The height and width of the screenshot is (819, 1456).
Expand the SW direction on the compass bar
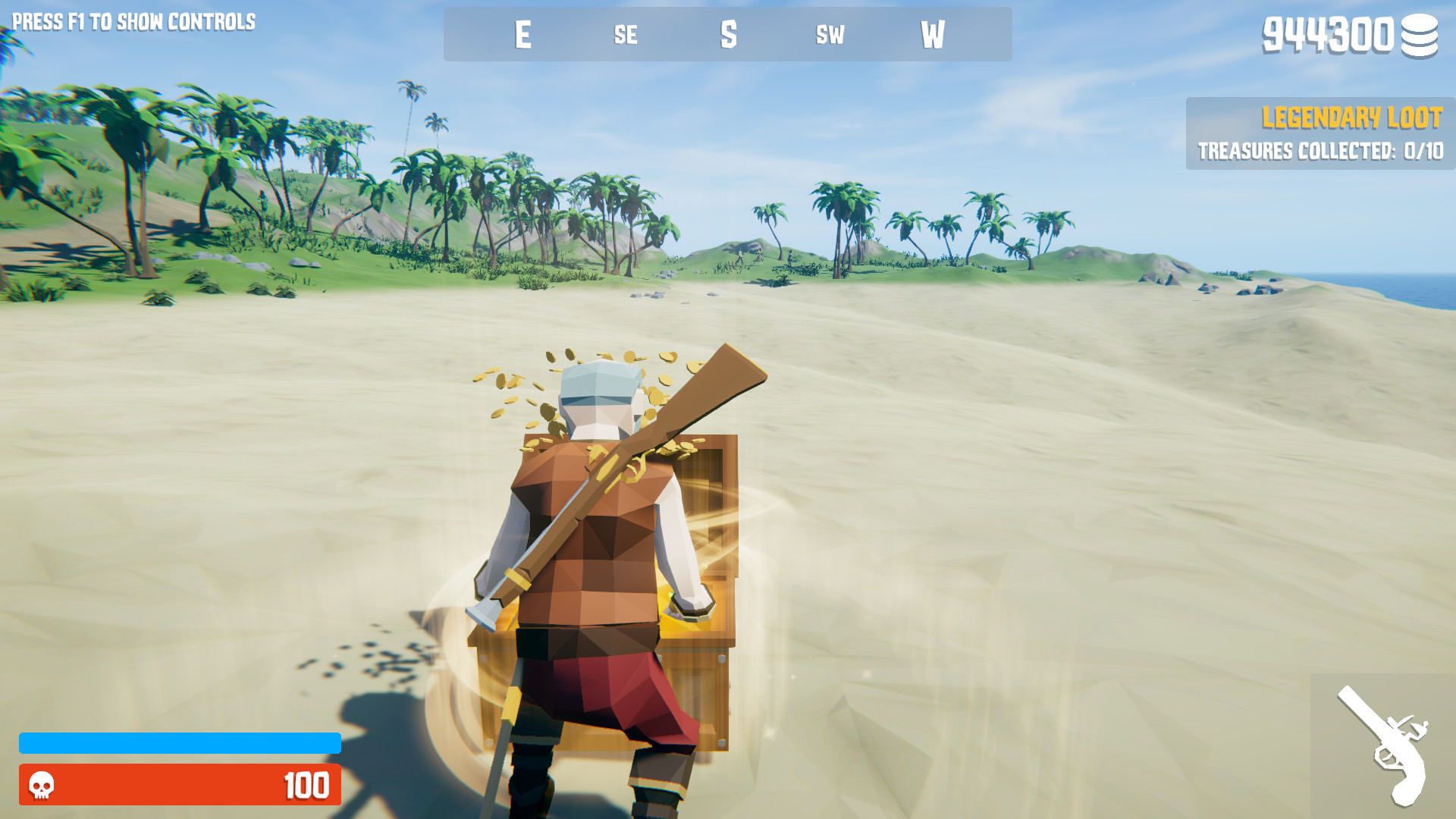pyautogui.click(x=830, y=35)
